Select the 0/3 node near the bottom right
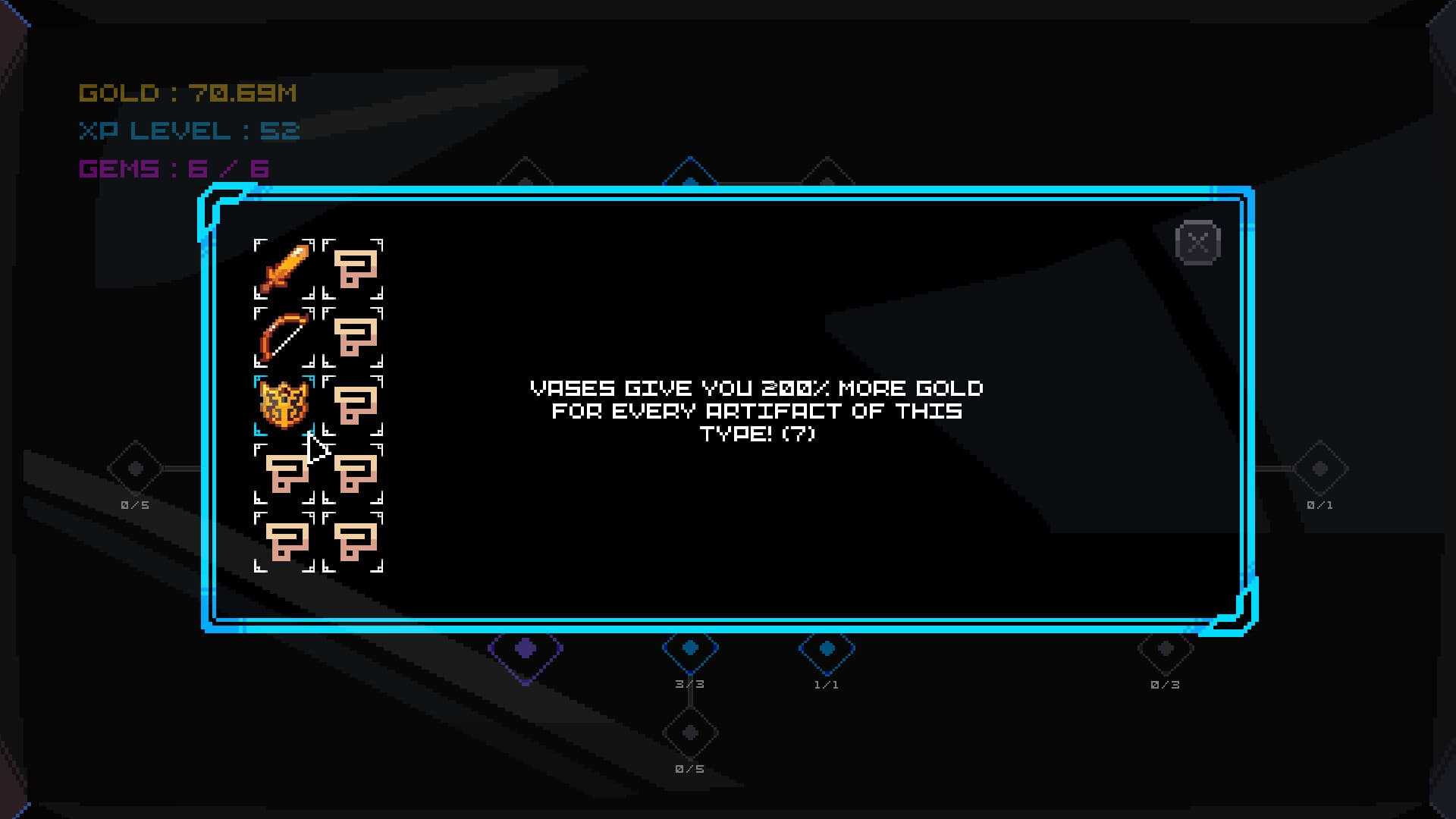This screenshot has height=819, width=1456. click(1165, 650)
